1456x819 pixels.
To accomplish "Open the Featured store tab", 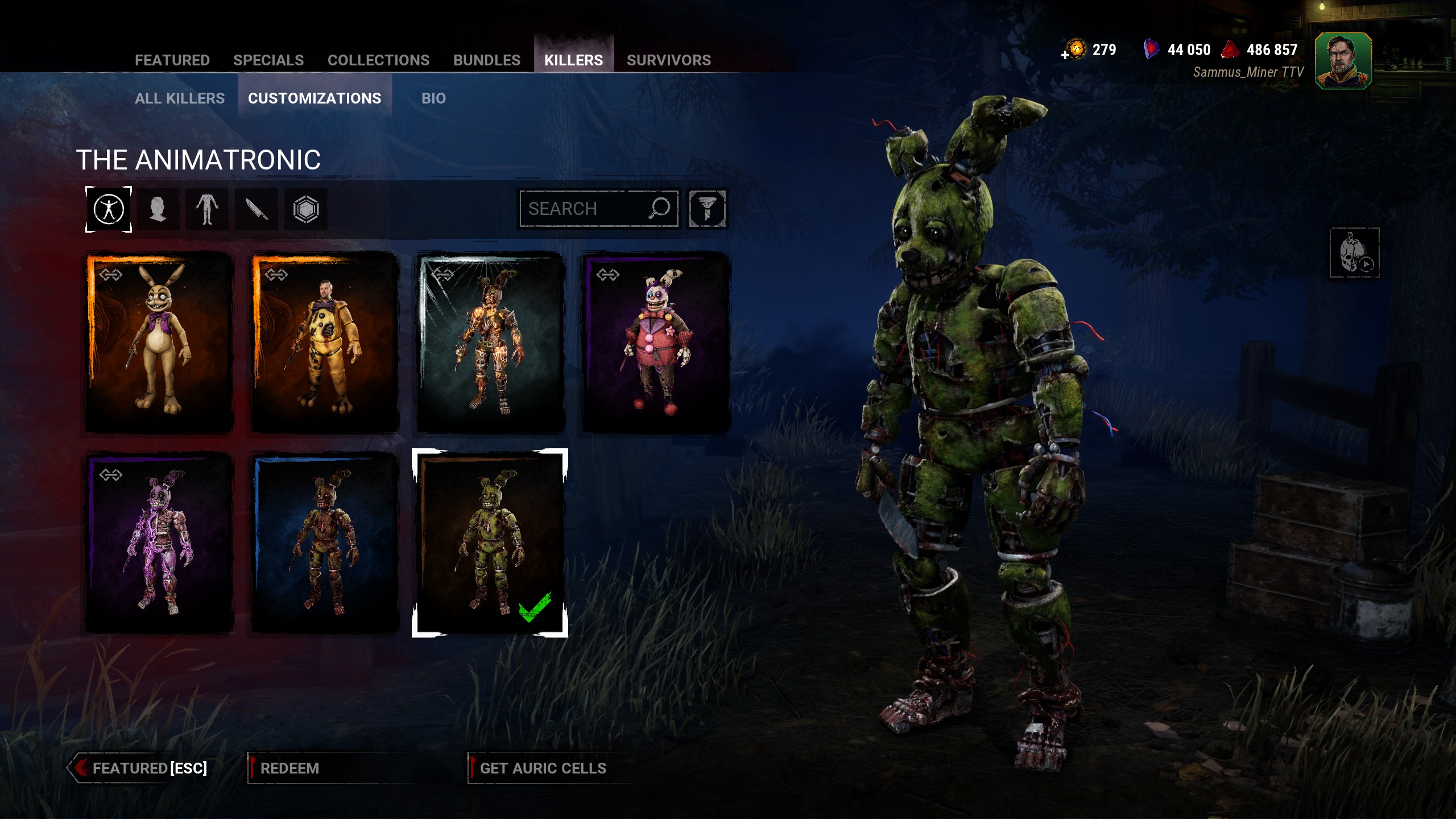I will point(172,60).
